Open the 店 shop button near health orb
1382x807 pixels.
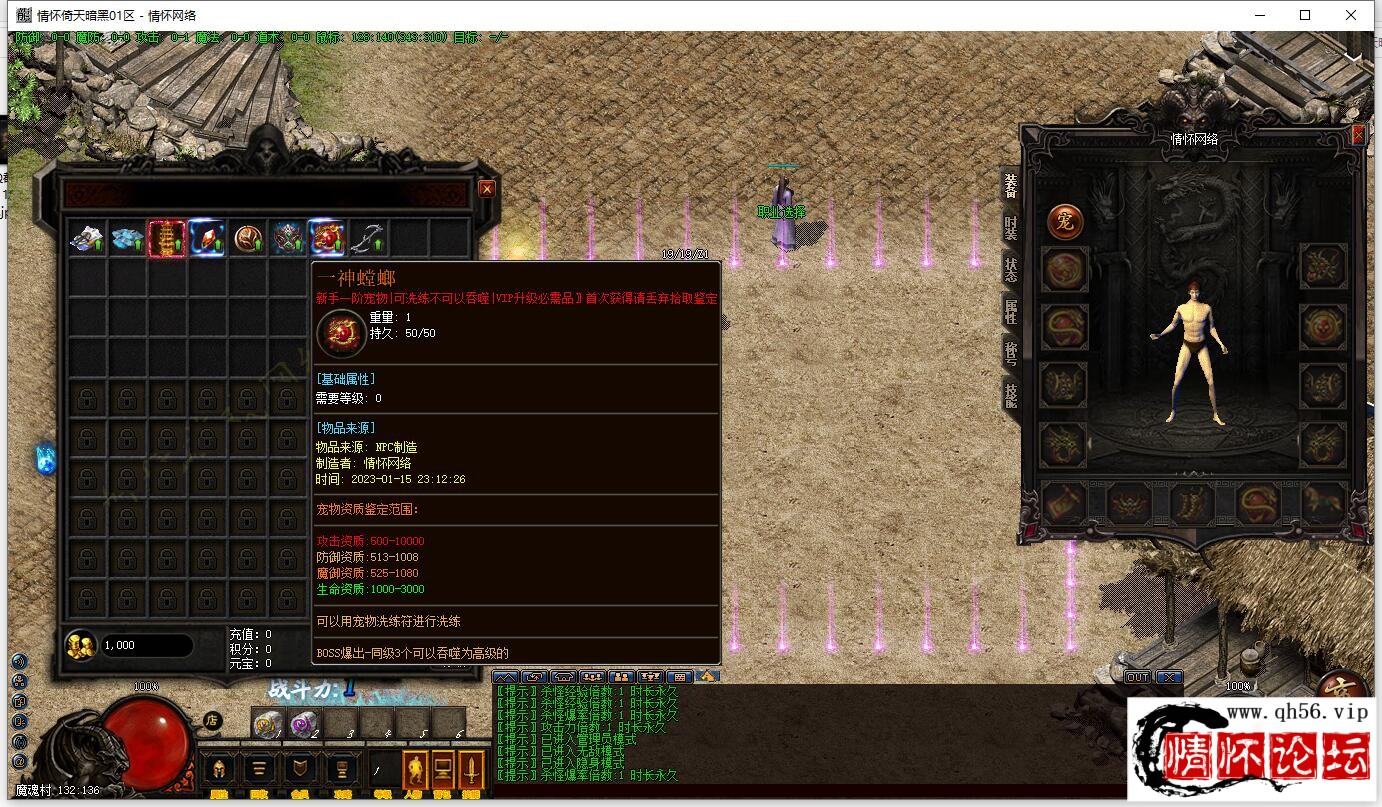coord(212,719)
